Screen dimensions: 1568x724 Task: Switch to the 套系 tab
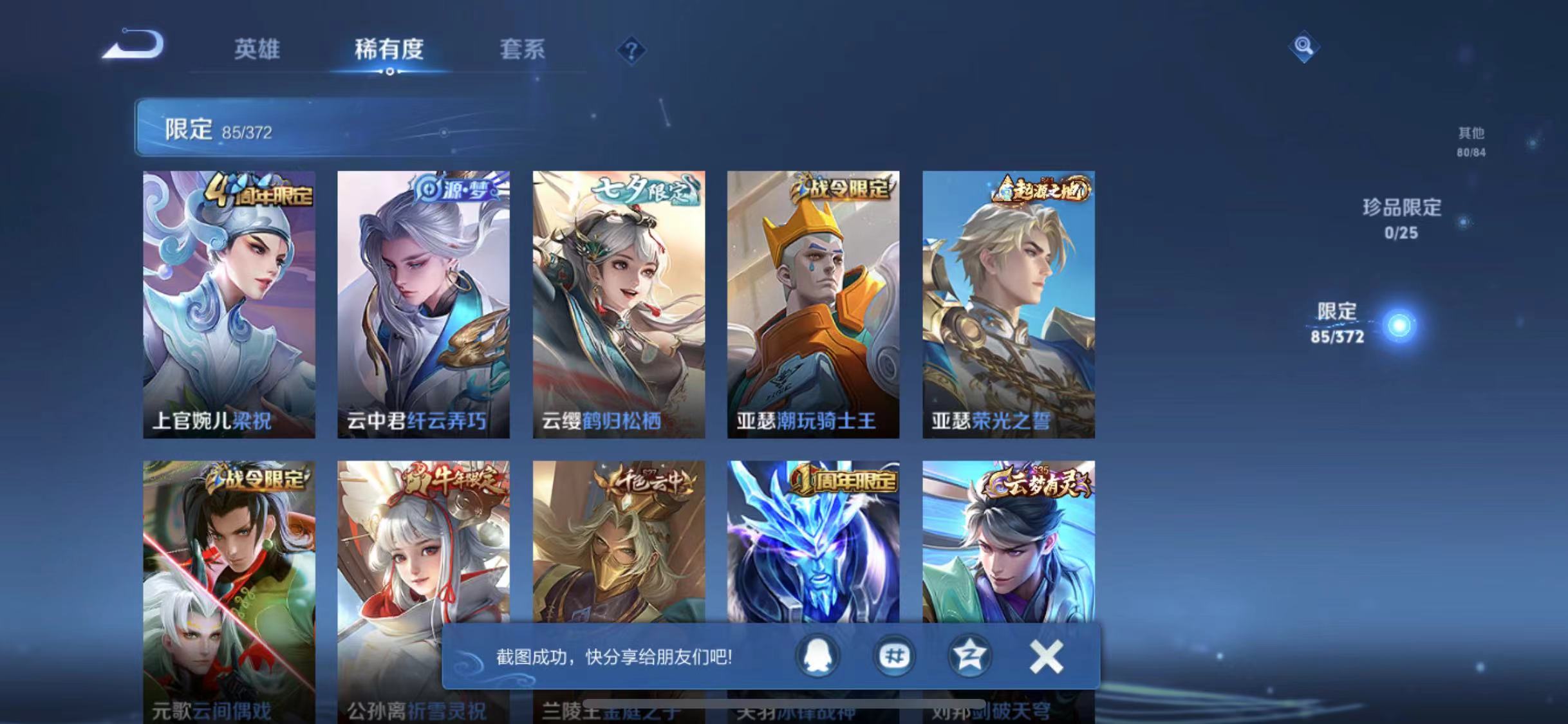(523, 50)
